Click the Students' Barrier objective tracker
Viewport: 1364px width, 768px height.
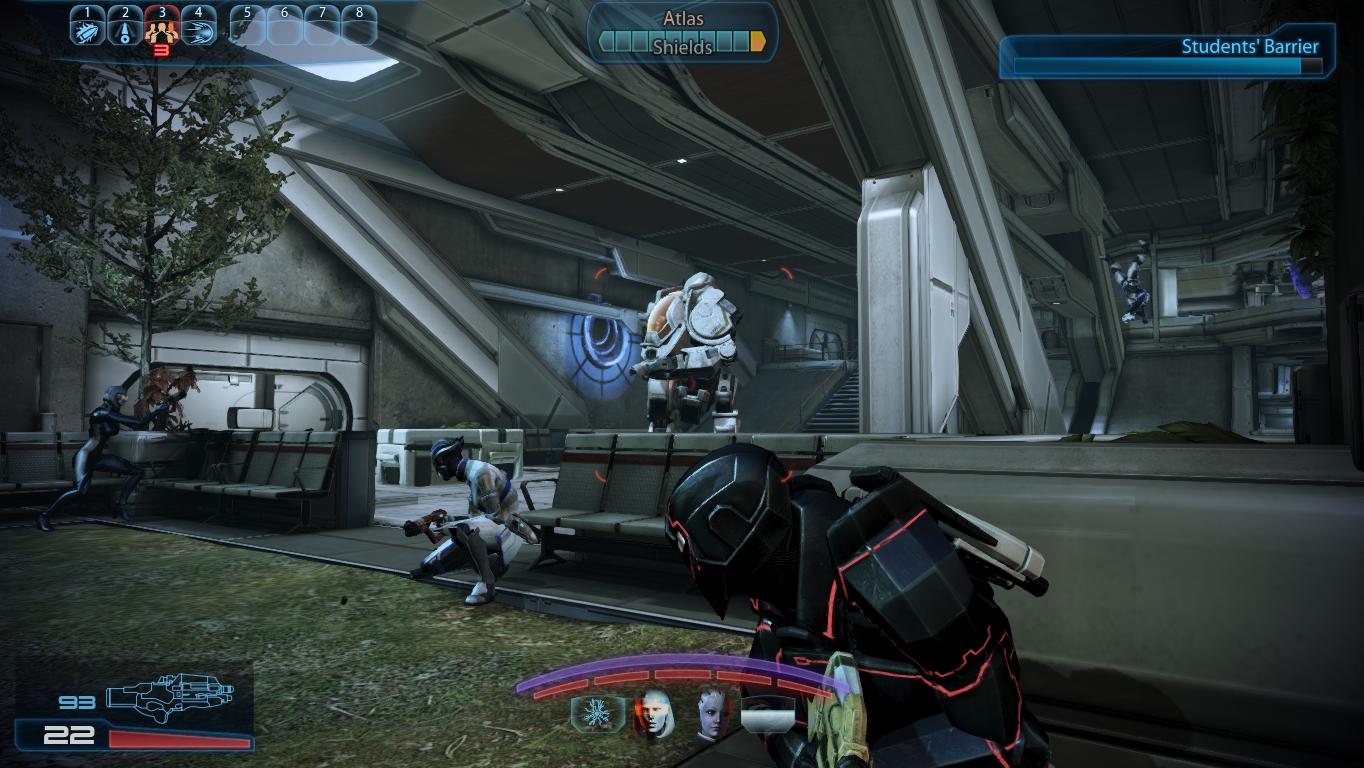1166,56
